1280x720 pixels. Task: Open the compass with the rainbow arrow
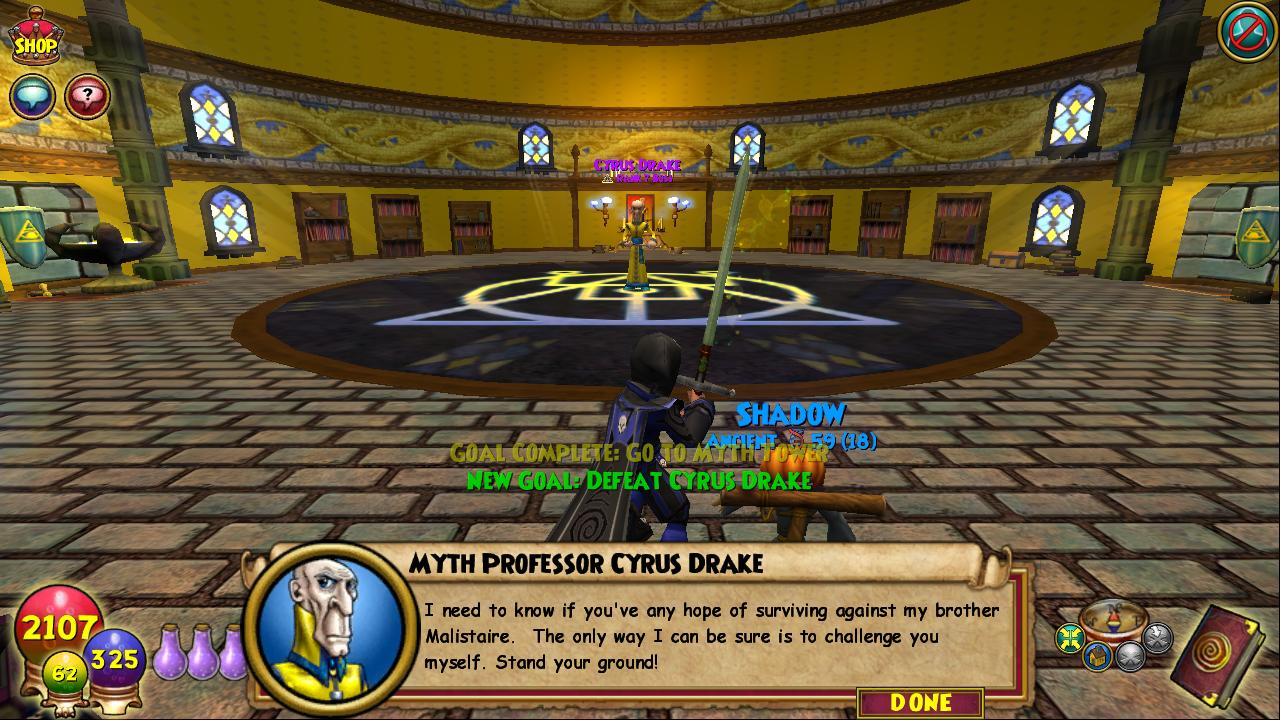tap(1113, 620)
